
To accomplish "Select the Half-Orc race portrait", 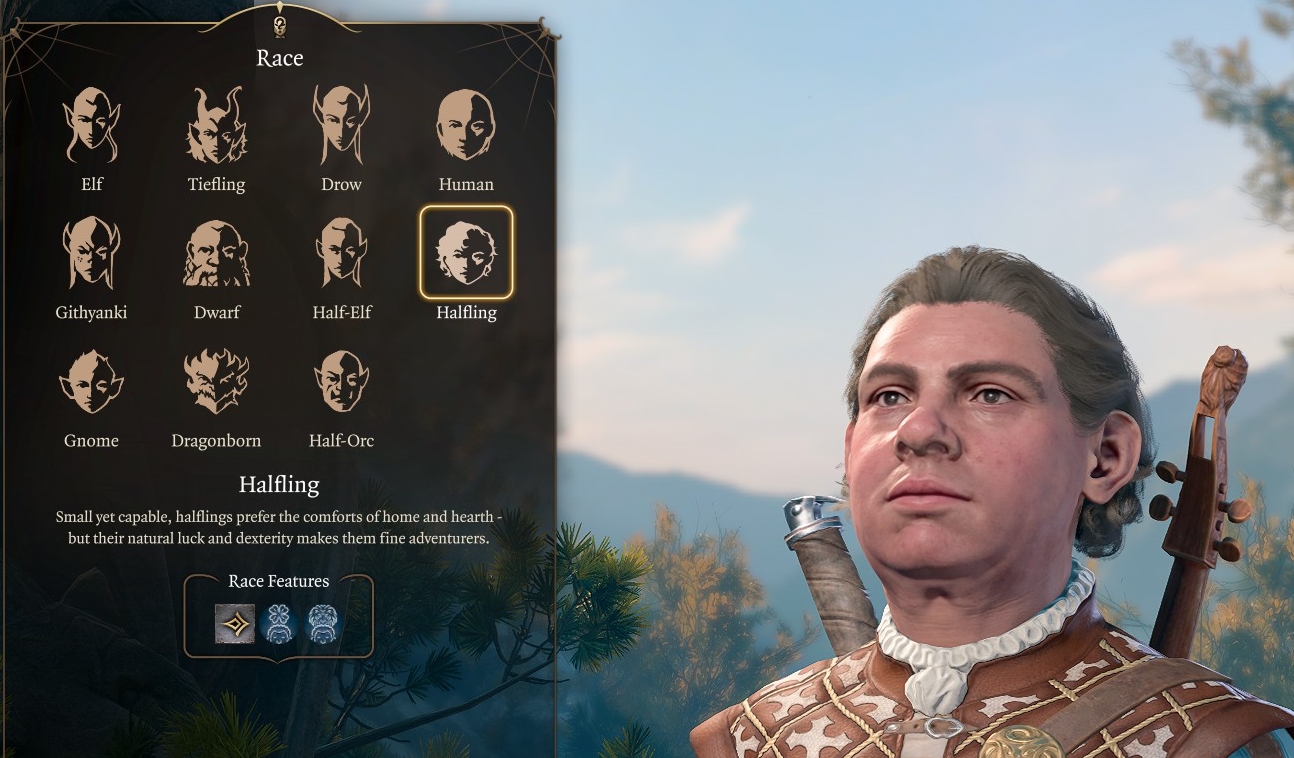I will (341, 379).
